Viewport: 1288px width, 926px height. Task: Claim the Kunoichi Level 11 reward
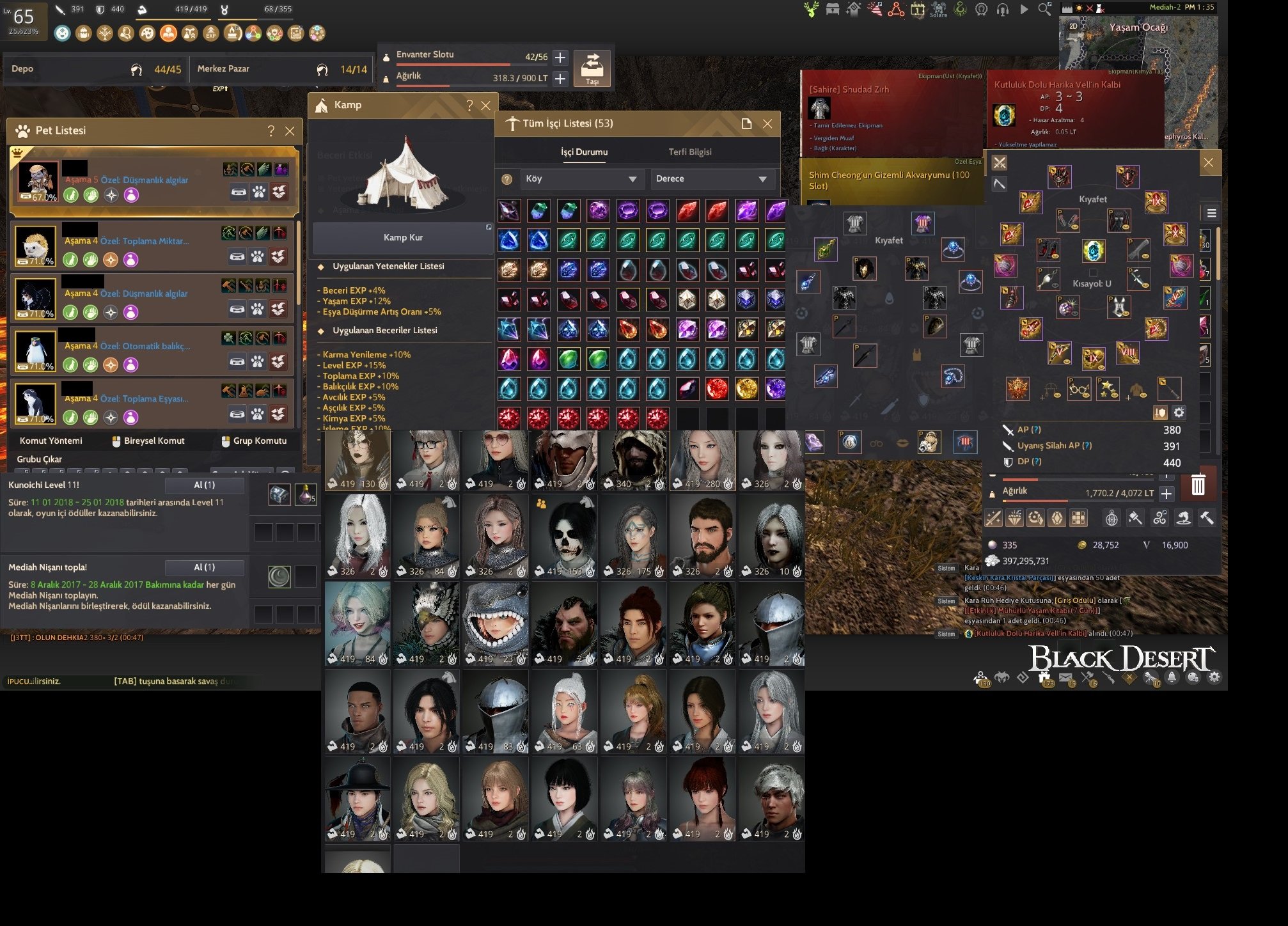coord(205,485)
